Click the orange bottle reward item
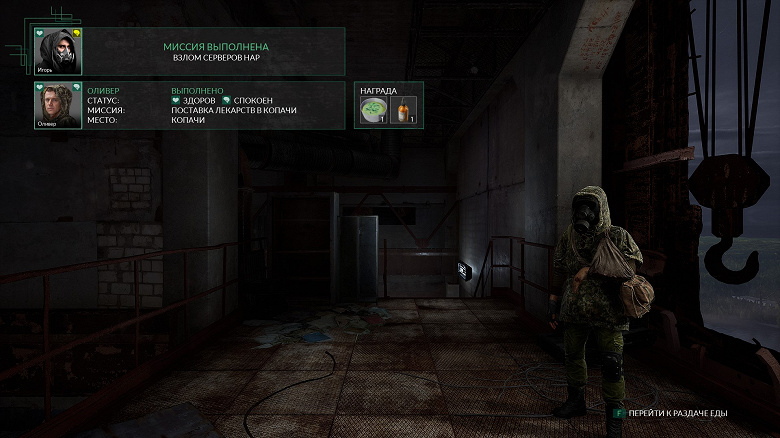Screen dimensions: 780x438 tap(403, 110)
